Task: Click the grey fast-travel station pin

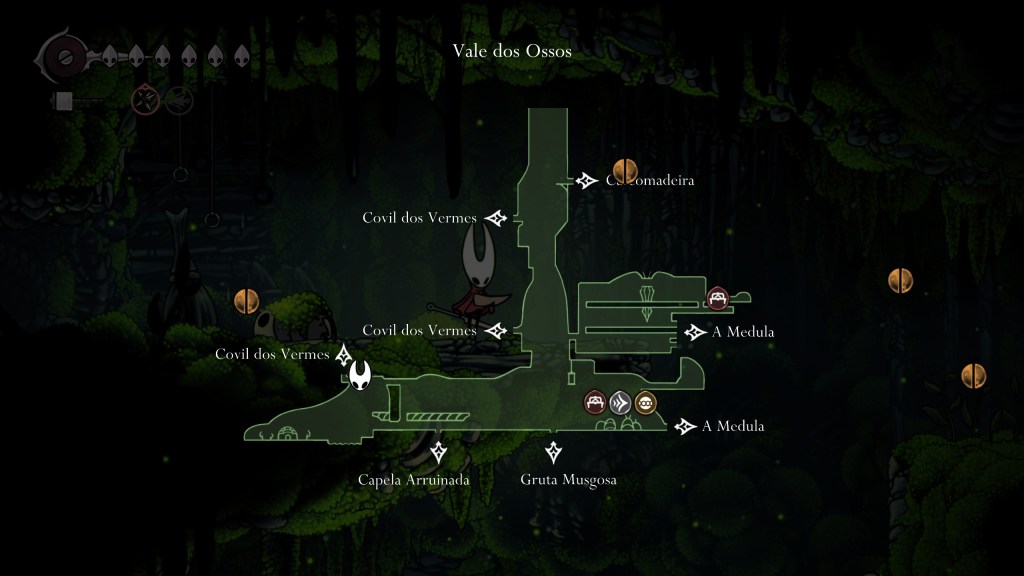Action: point(621,403)
